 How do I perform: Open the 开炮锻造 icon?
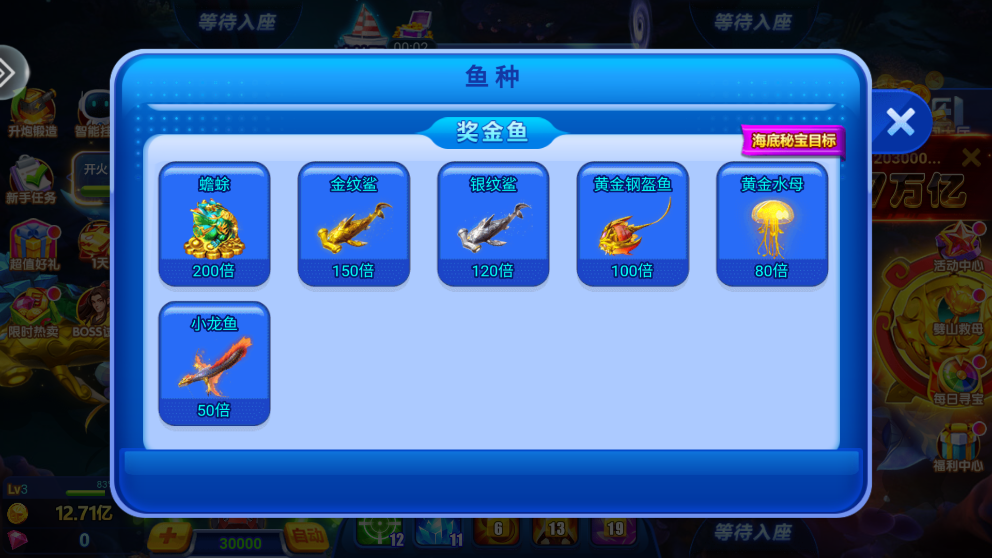(33, 113)
